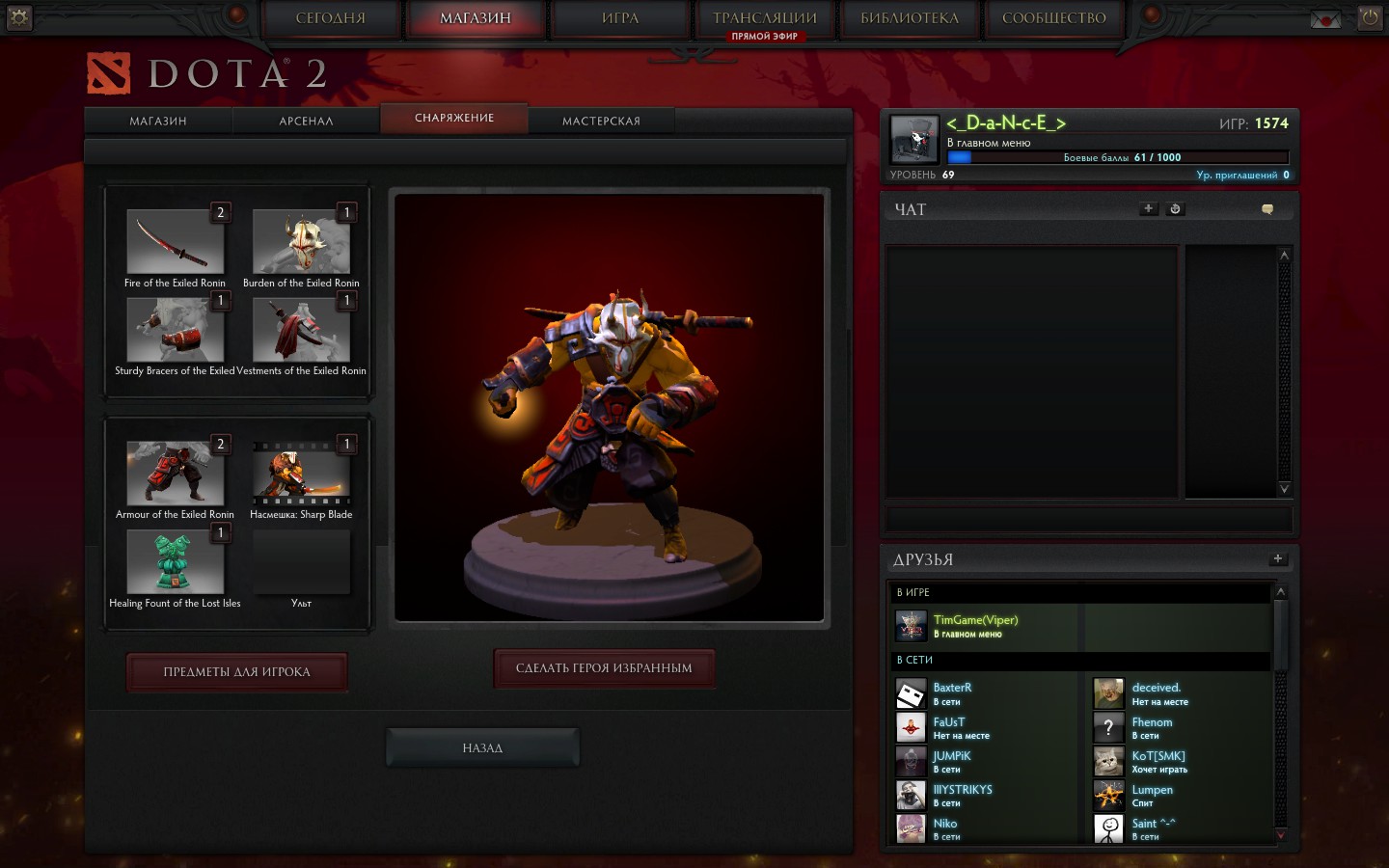Open the Сообщество tab
This screenshot has width=1389, height=868.
(x=1053, y=18)
